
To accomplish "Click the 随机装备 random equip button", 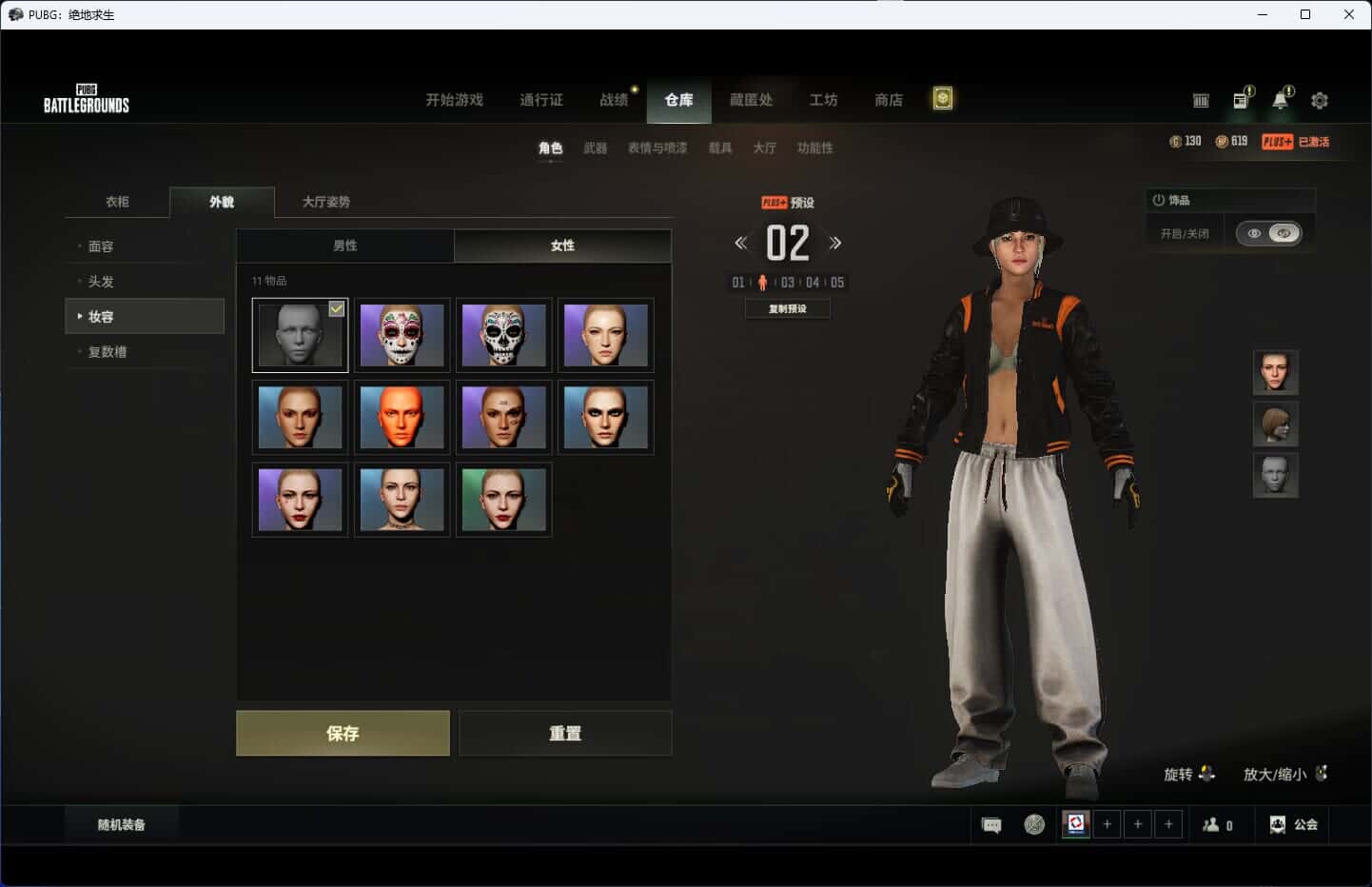I will tap(121, 825).
